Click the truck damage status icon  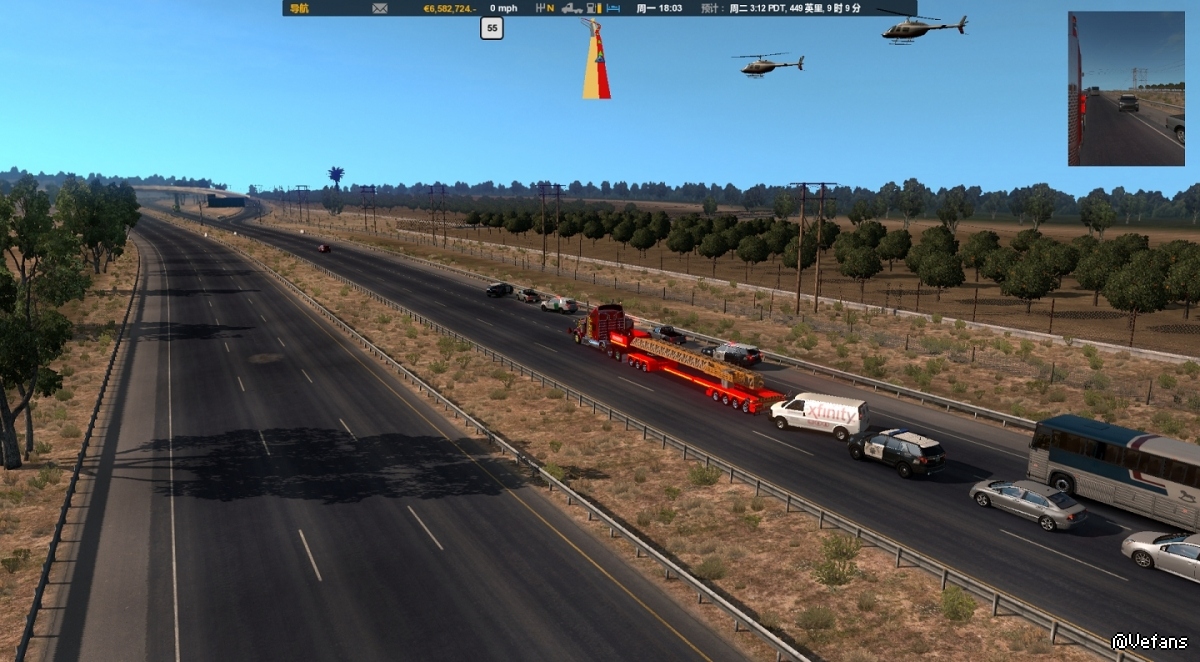tap(572, 8)
